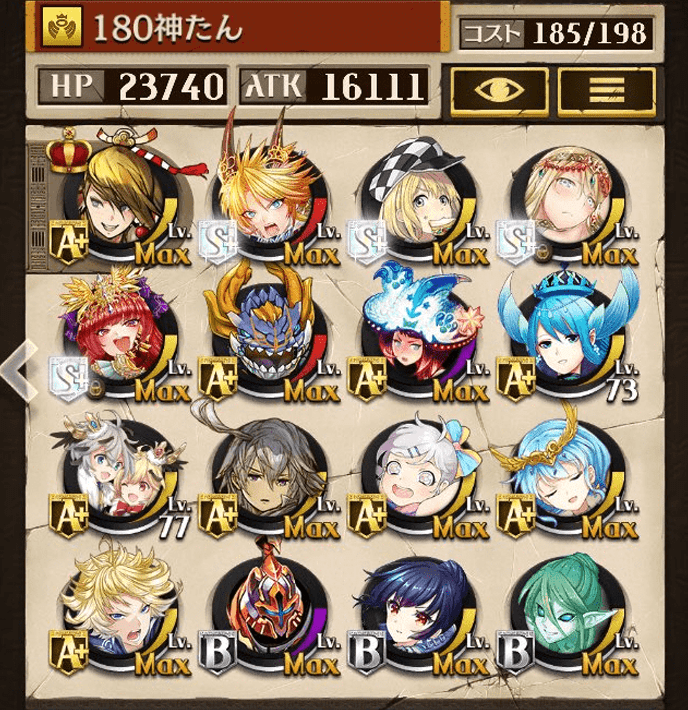Viewport: 688px width, 710px height.
Task: Open the three-line list menu
Action: tap(606, 89)
